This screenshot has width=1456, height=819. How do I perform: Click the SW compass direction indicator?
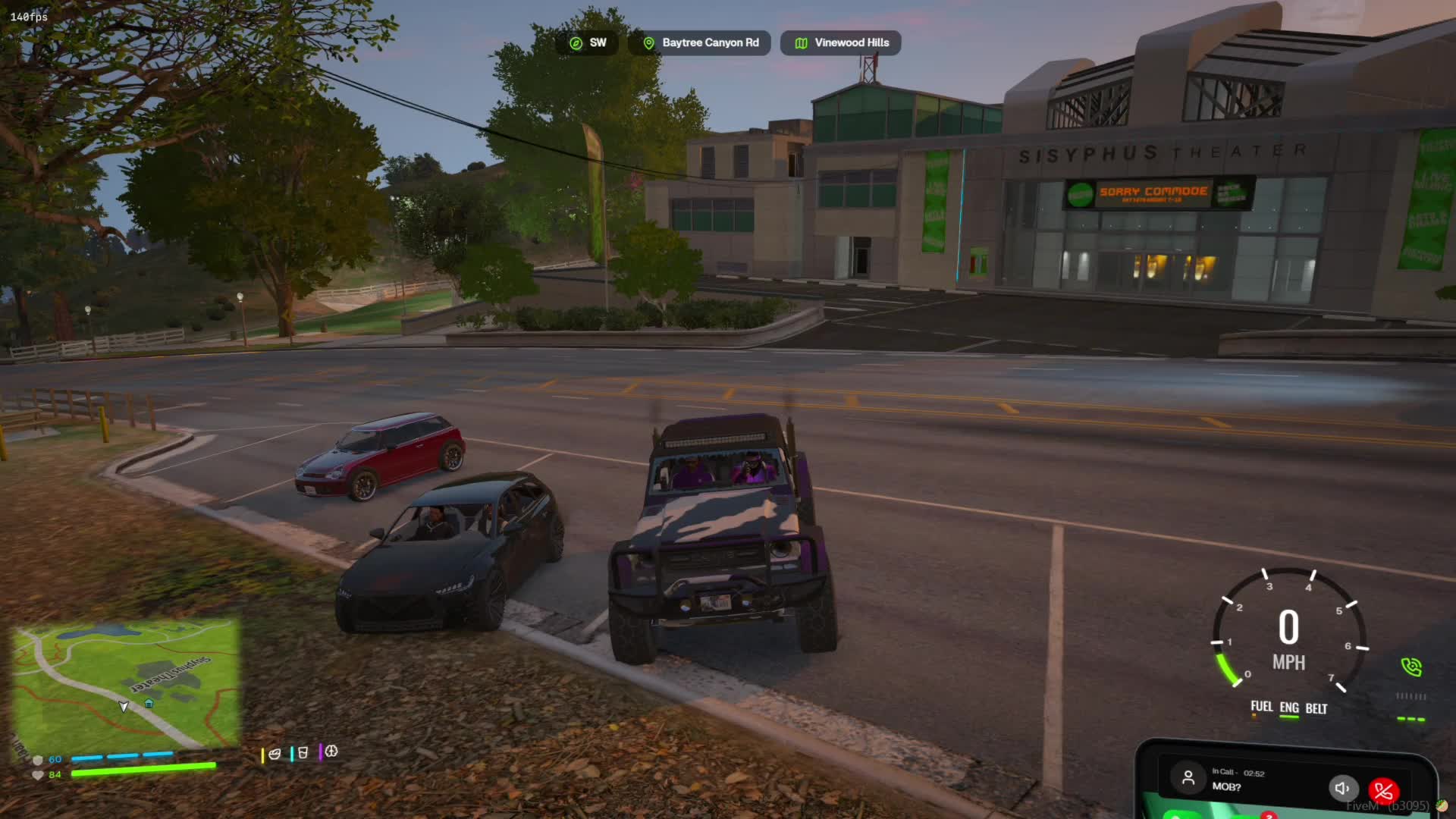click(x=588, y=43)
